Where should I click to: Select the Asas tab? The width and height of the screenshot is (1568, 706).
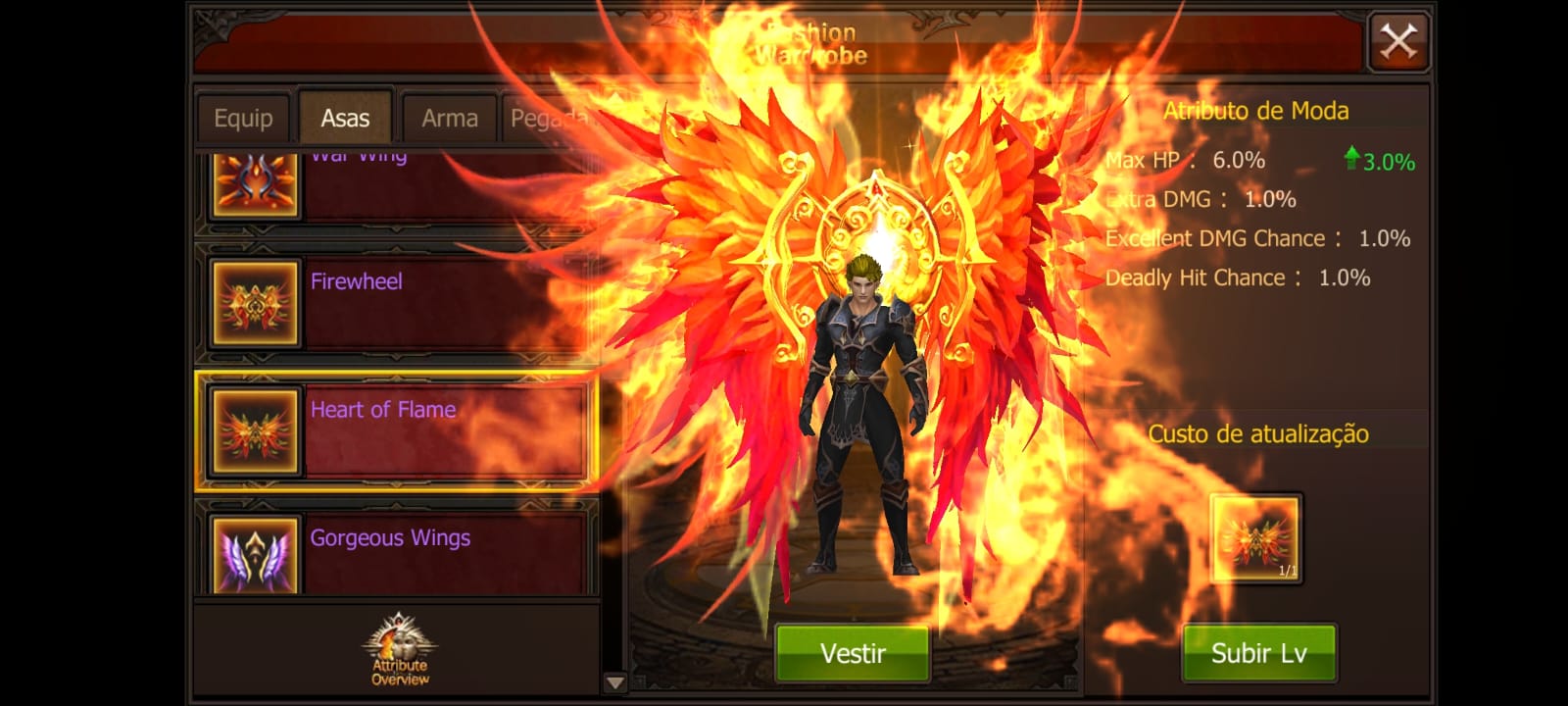click(x=345, y=119)
